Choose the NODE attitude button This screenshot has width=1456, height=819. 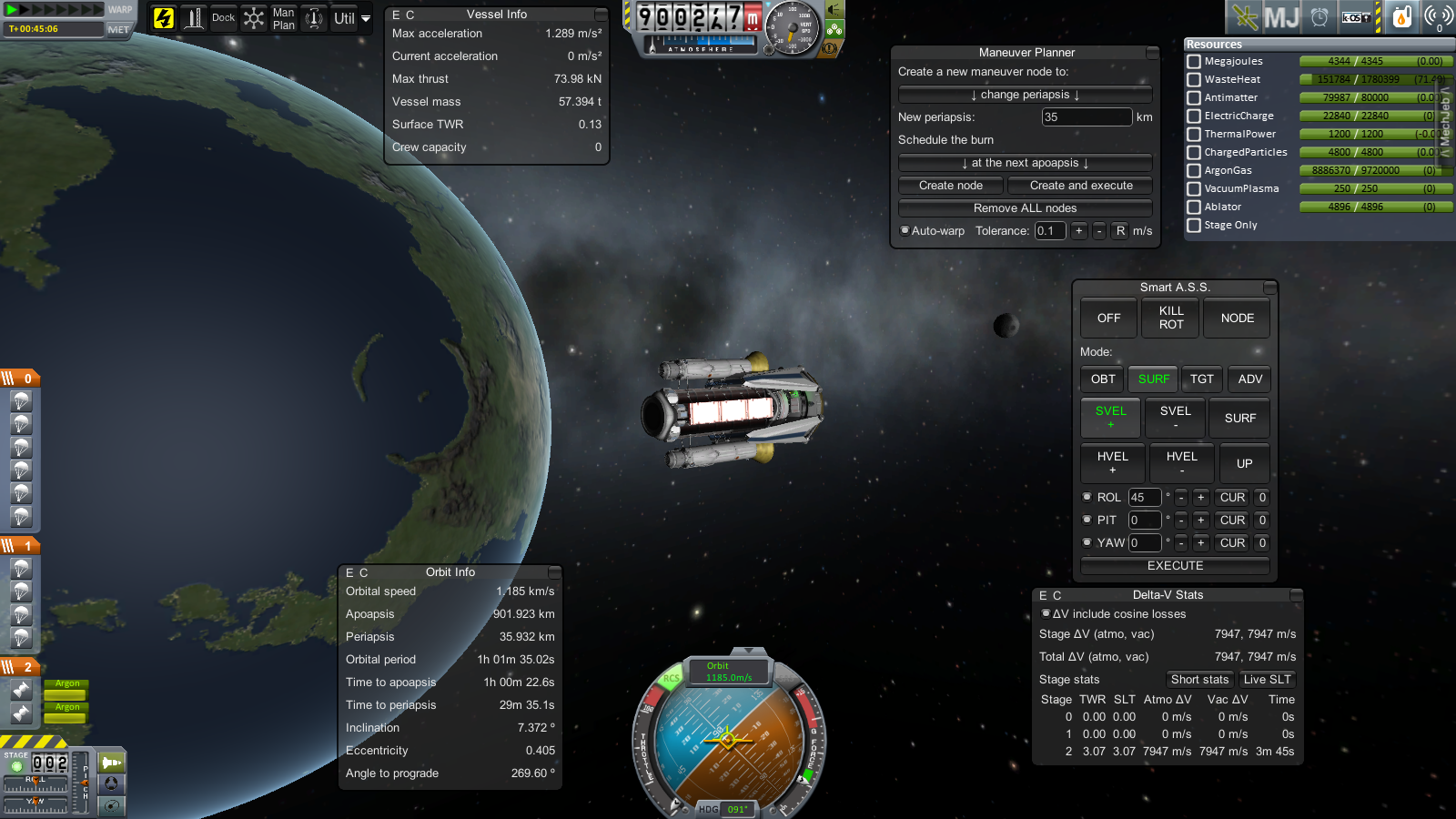[1237, 318]
